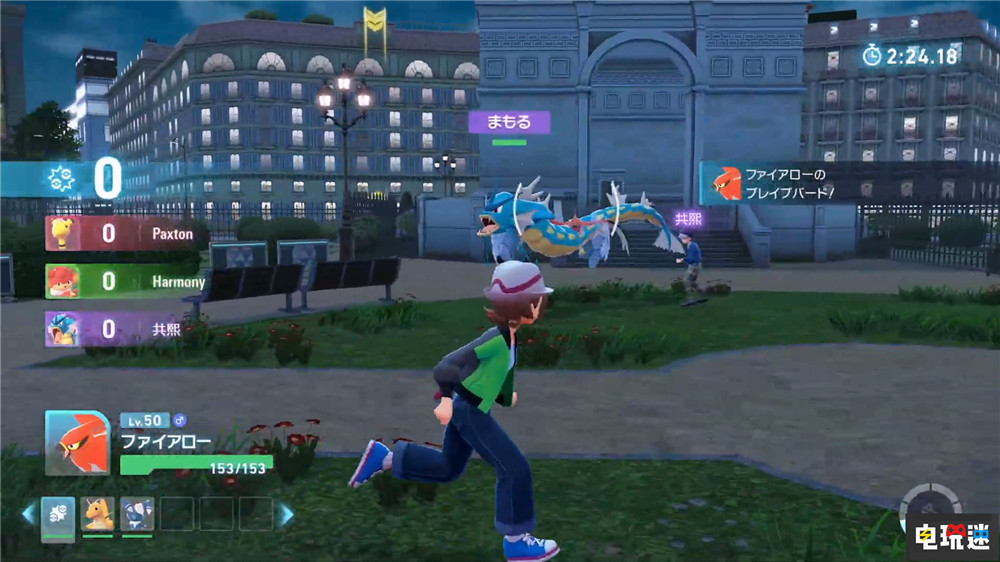The height and width of the screenshot is (562, 1000).
Task: Select the Meowstic party slot
Action: [x=137, y=514]
